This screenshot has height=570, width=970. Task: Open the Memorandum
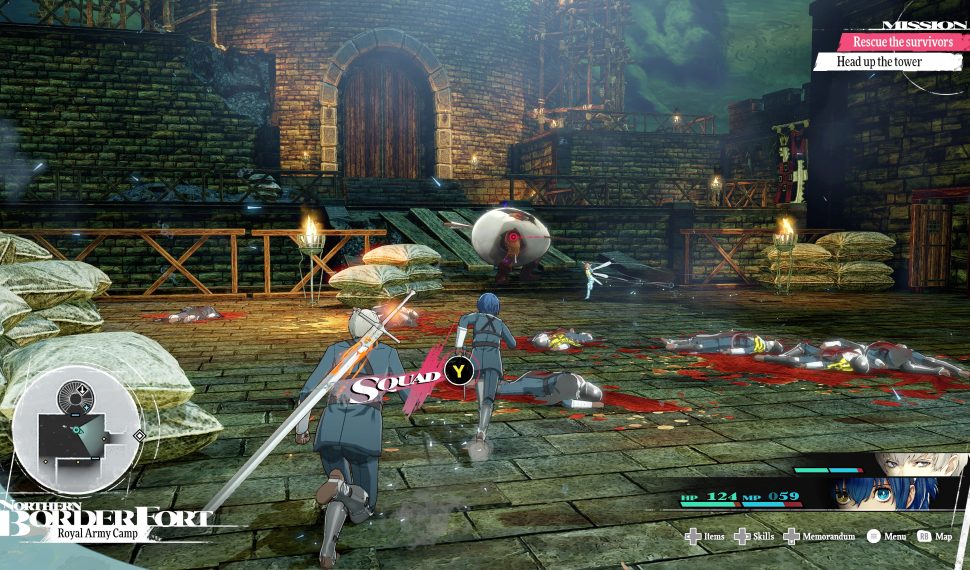(820, 537)
